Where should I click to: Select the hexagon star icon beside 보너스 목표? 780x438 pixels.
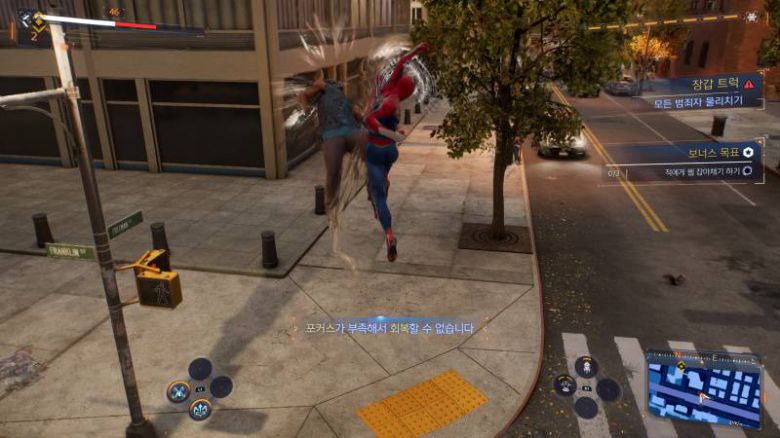click(748, 152)
